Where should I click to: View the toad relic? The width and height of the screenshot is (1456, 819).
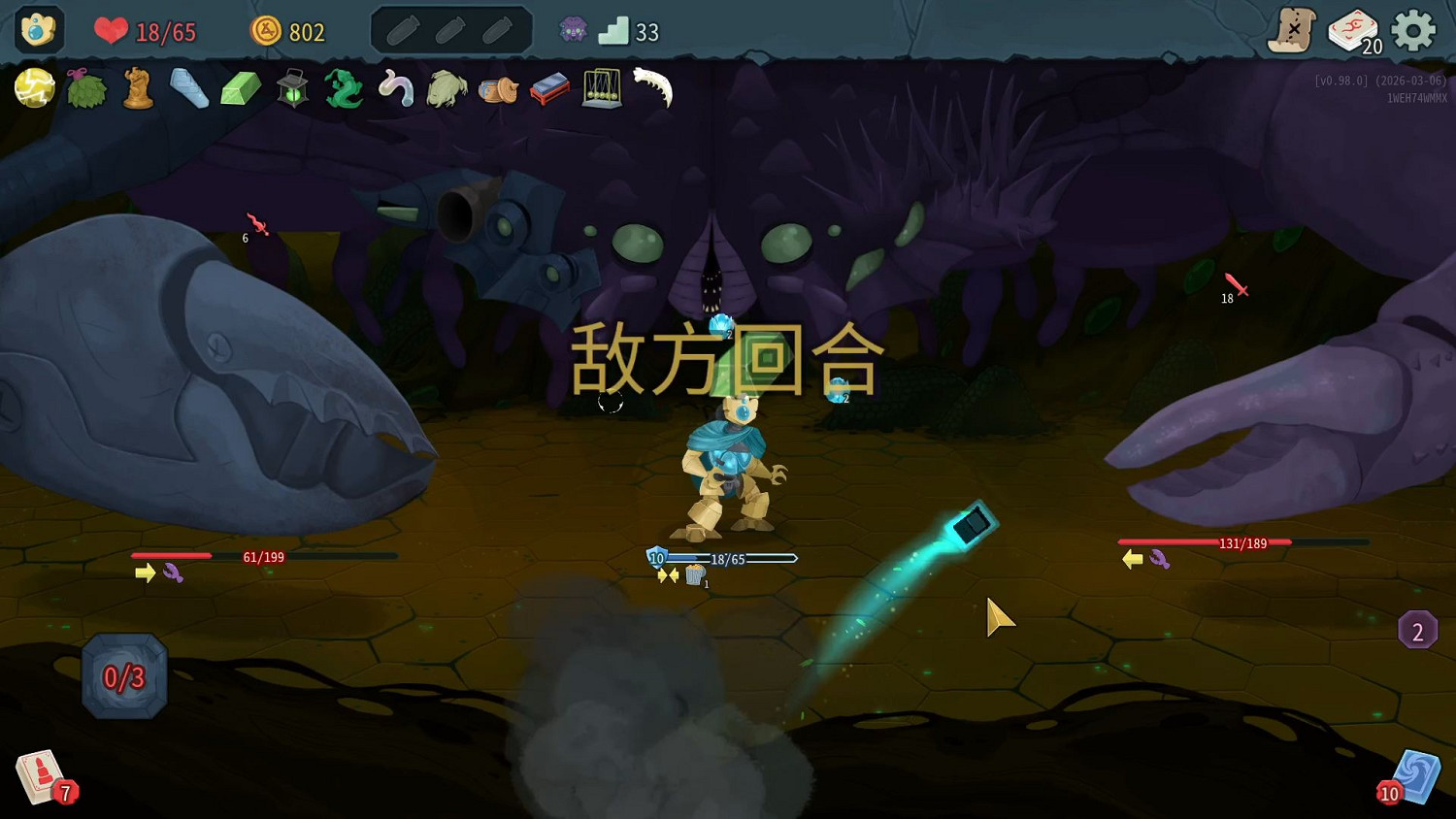point(447,88)
